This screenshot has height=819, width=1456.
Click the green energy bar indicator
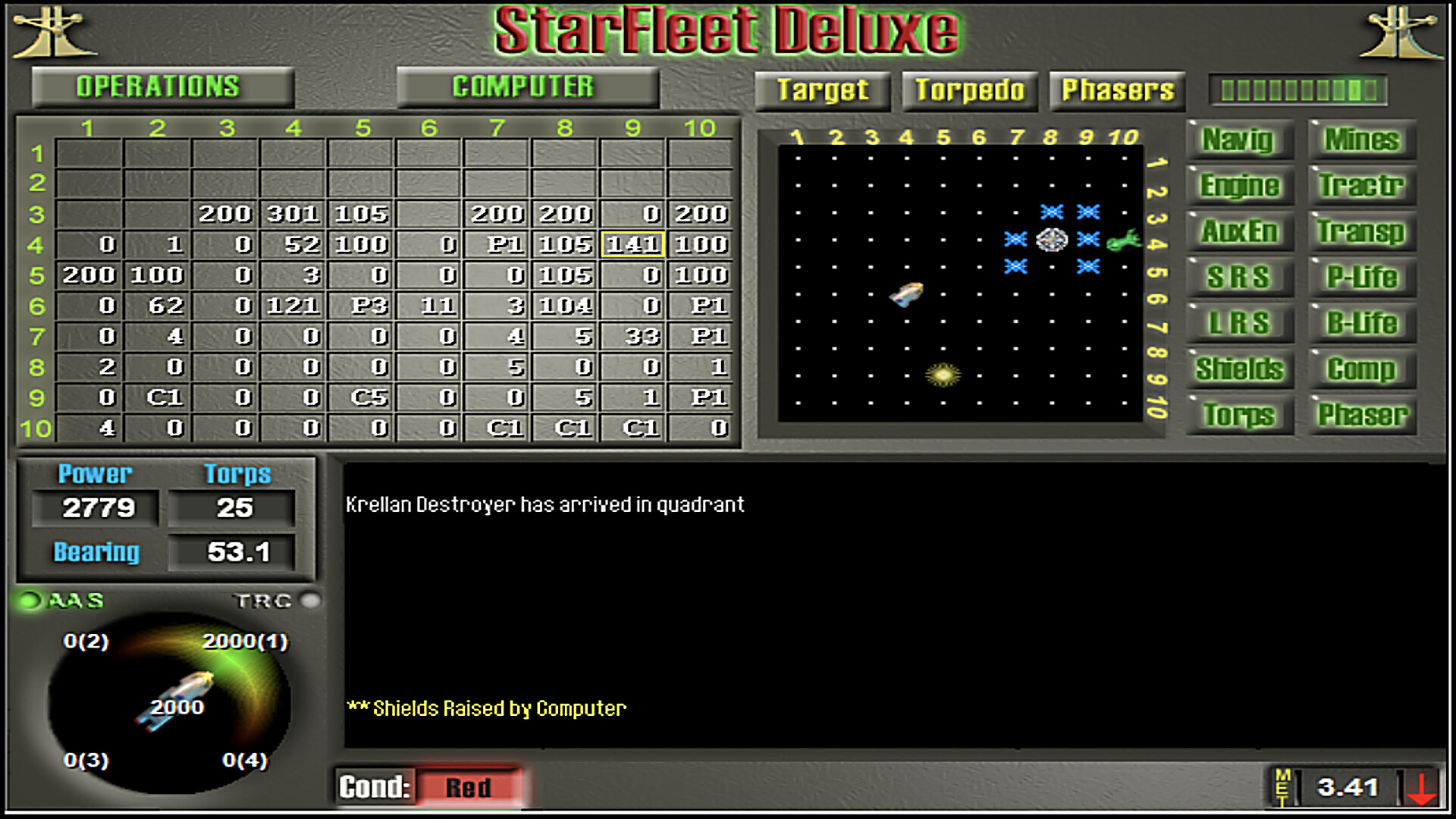click(x=1298, y=90)
